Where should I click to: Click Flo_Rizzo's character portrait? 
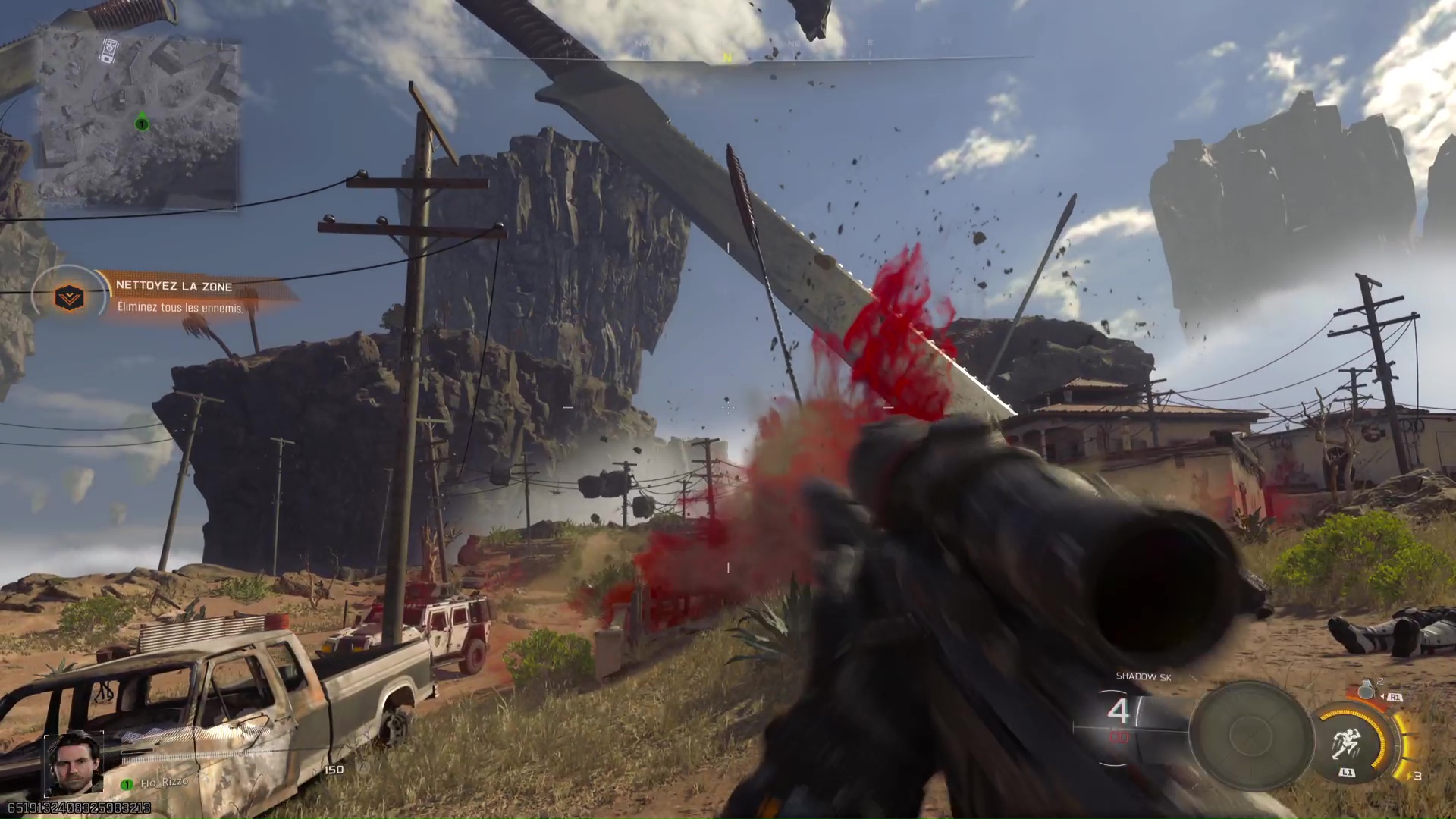pyautogui.click(x=74, y=764)
